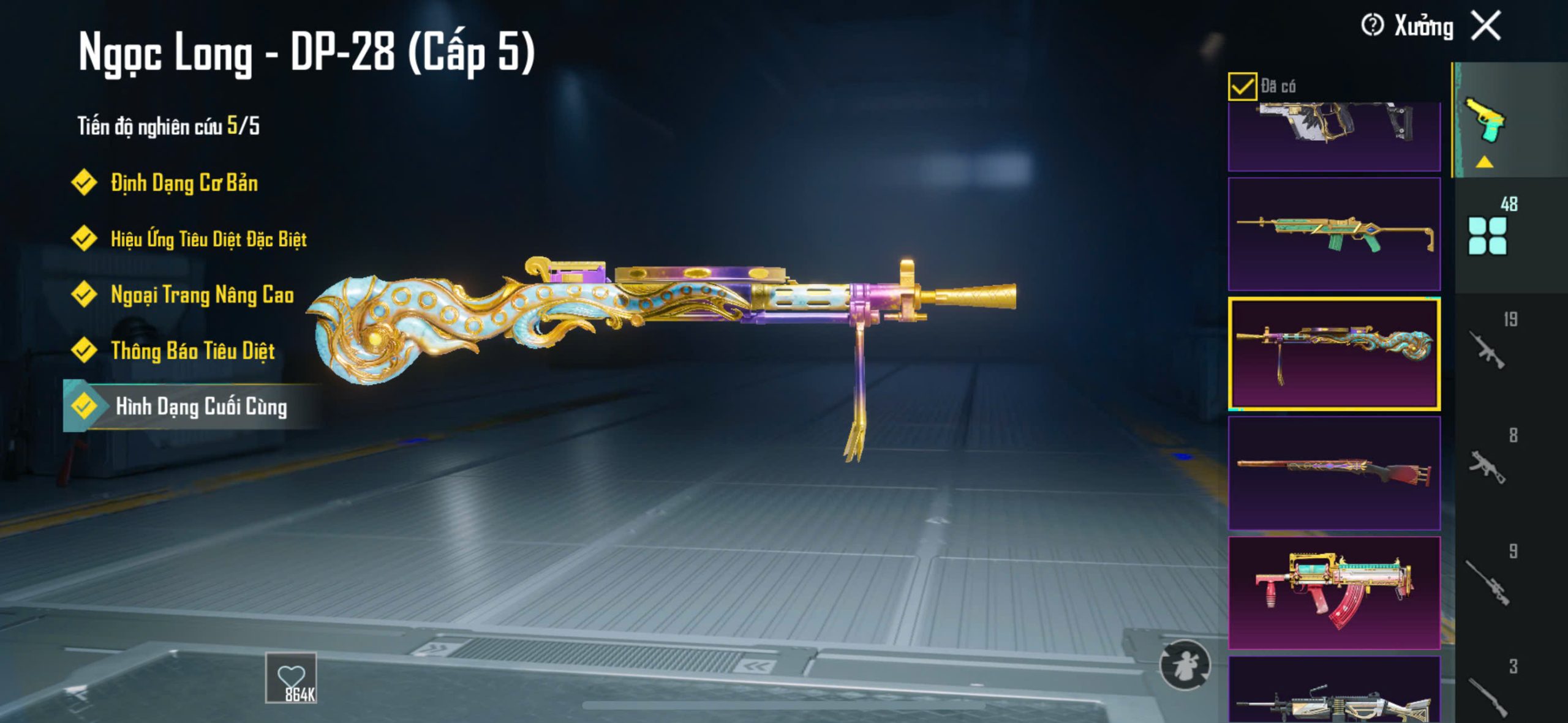The image size is (1568, 723).
Task: Open the Xưởng help question icon
Action: [1371, 26]
